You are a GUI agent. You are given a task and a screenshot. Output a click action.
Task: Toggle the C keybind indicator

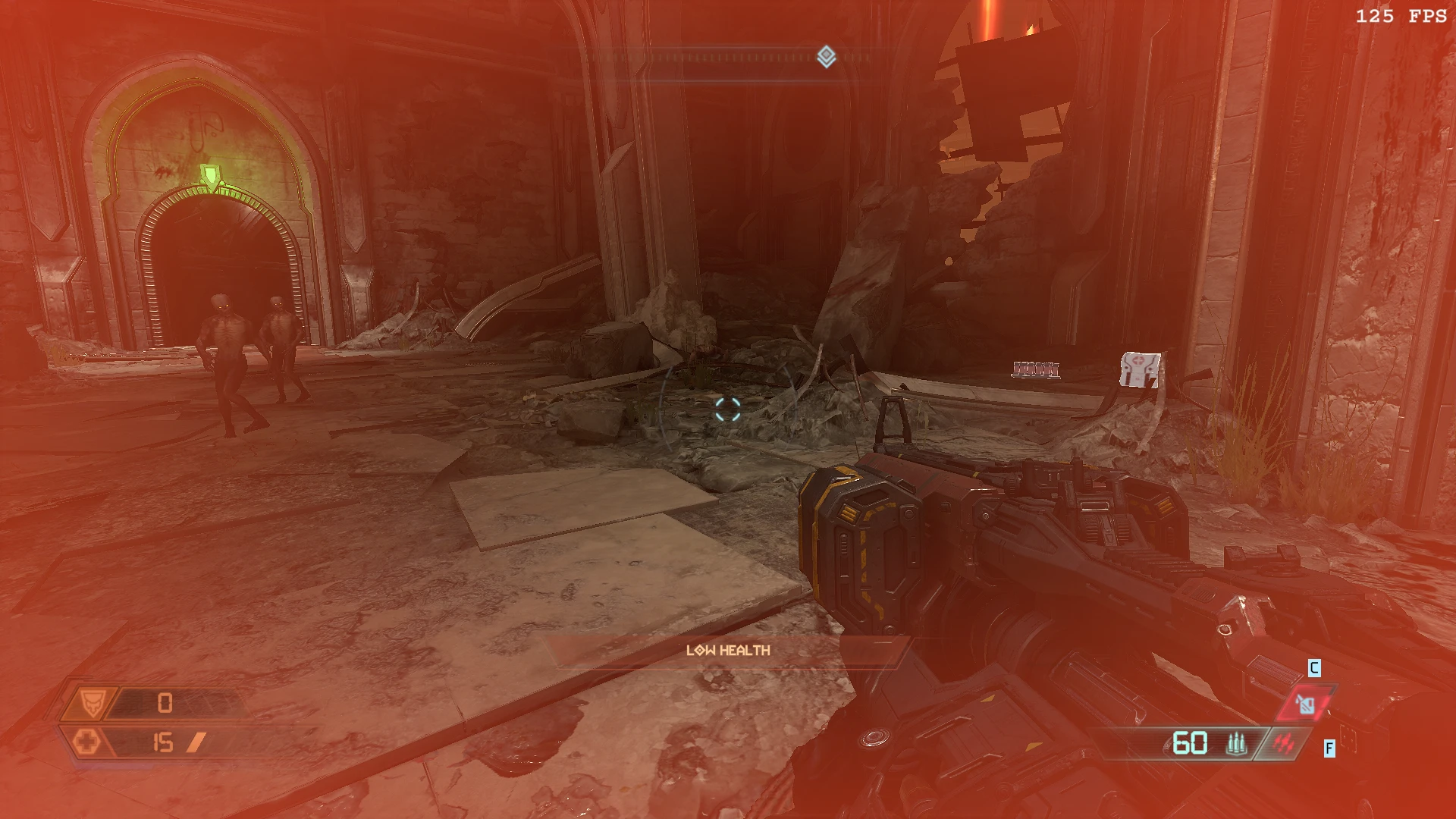coord(1314,668)
